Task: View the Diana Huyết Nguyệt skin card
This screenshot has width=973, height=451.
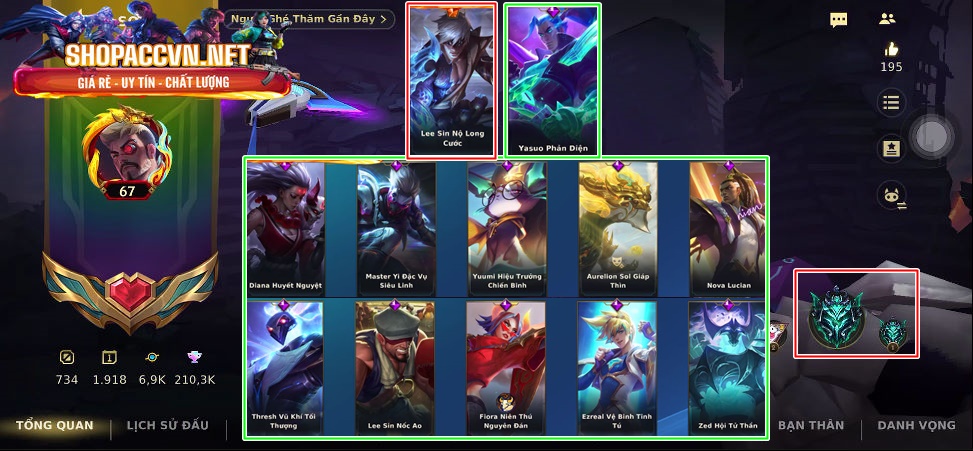Action: pyautogui.click(x=286, y=228)
